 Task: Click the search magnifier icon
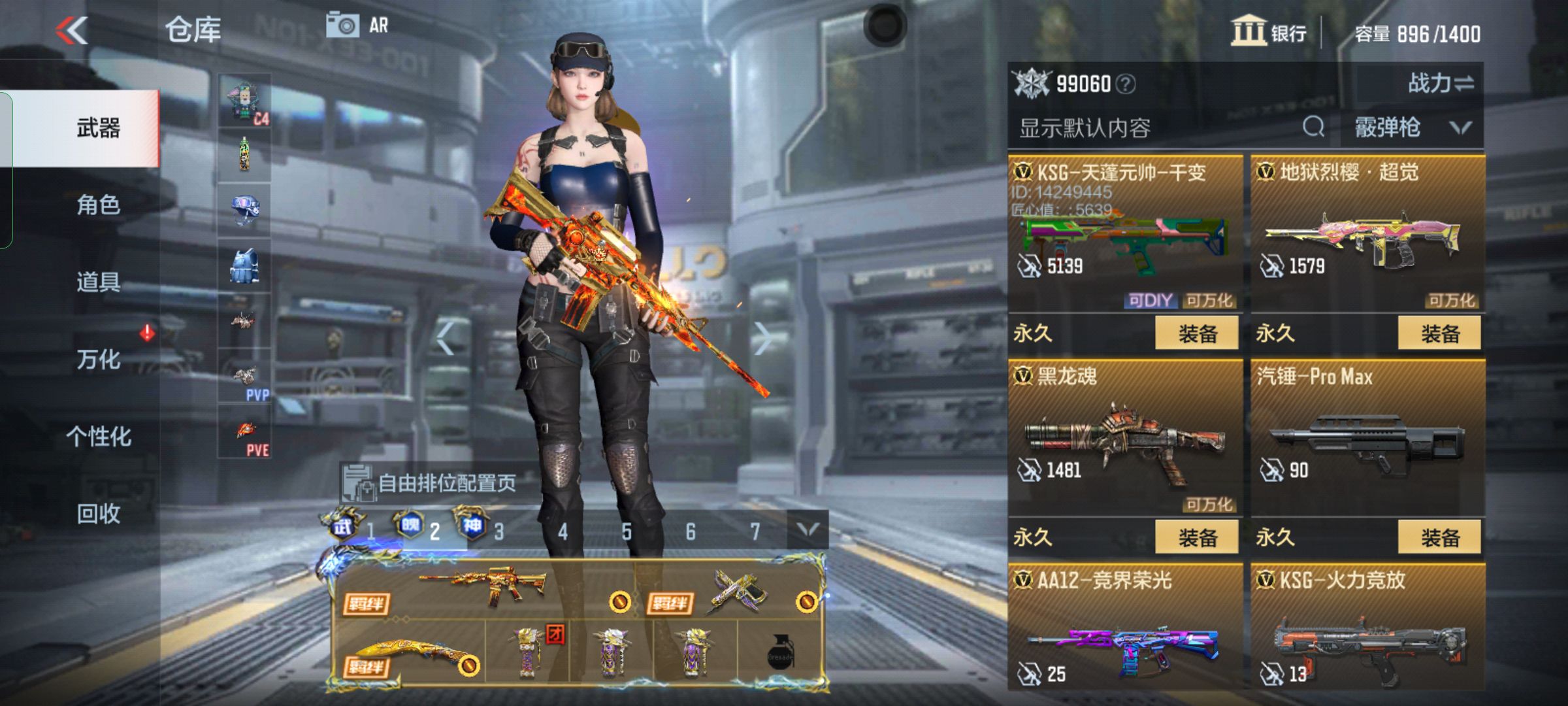pos(1313,127)
